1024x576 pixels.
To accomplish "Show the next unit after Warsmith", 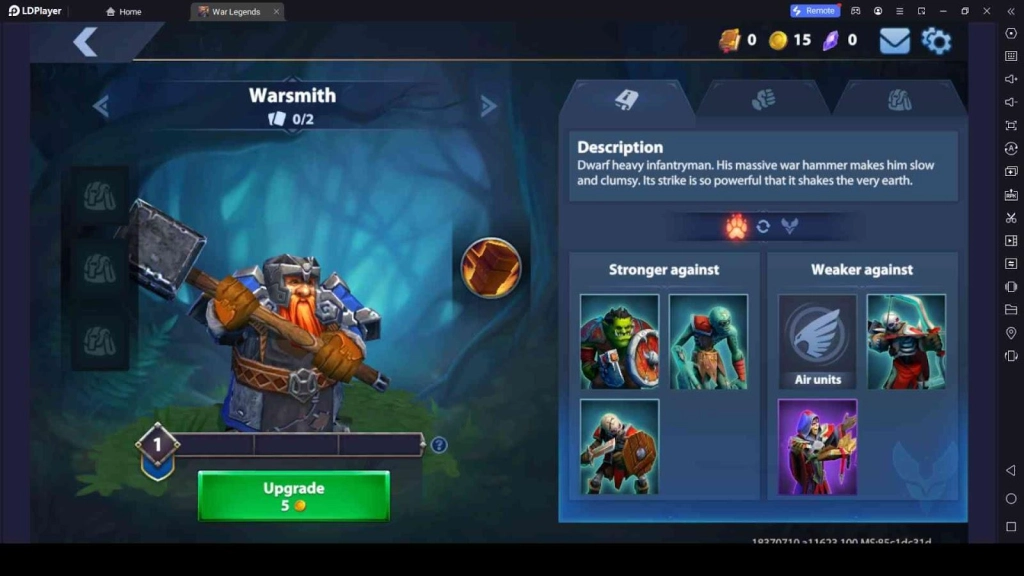I will [488, 107].
